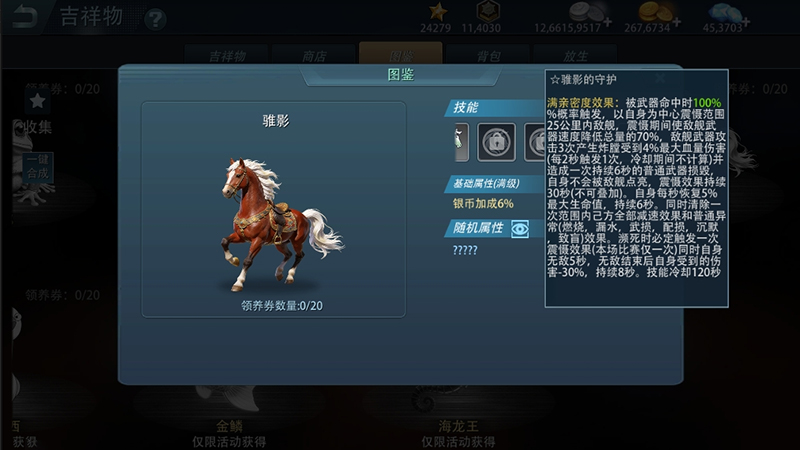Open the question mark help icon
800x450 pixels.
click(155, 18)
